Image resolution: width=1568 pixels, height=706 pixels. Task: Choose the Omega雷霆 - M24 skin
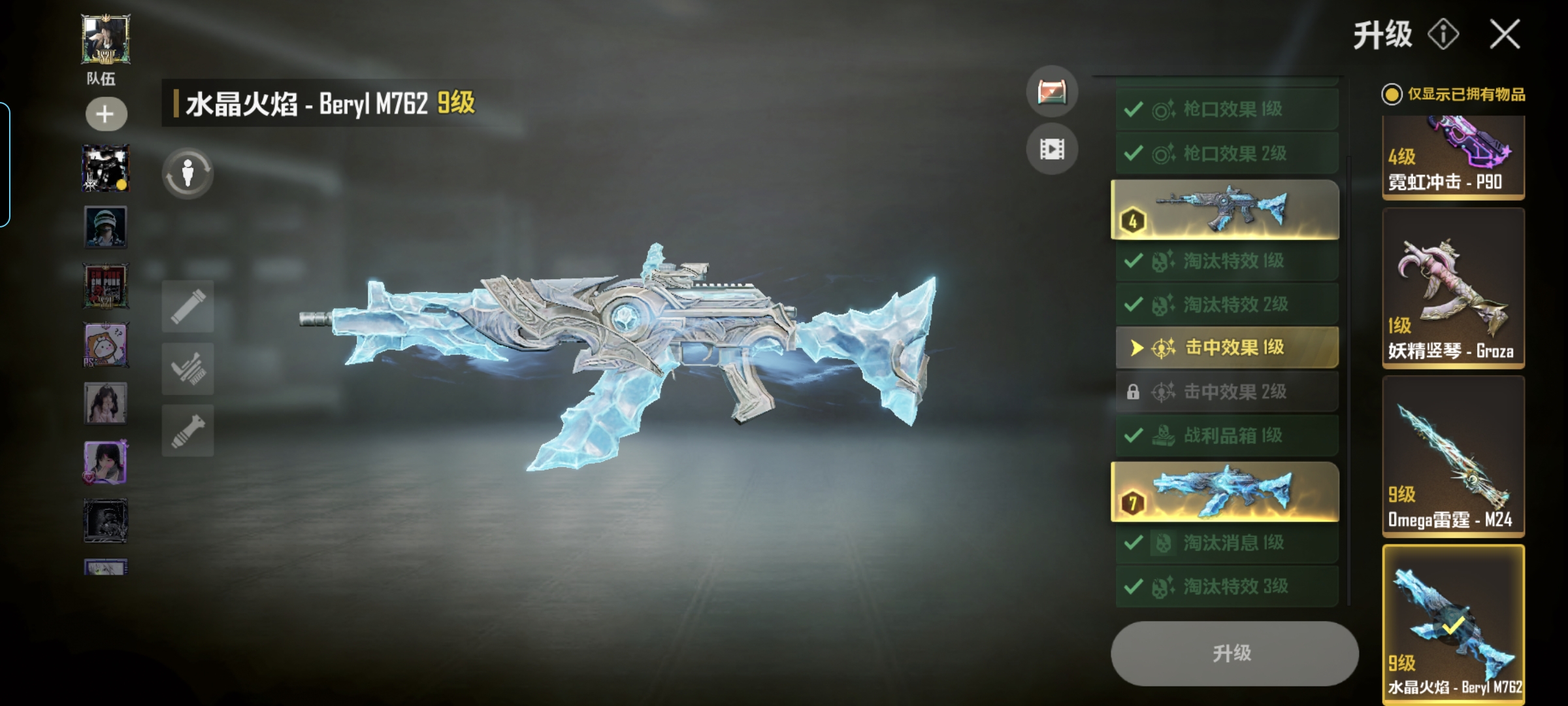[x=1453, y=456]
